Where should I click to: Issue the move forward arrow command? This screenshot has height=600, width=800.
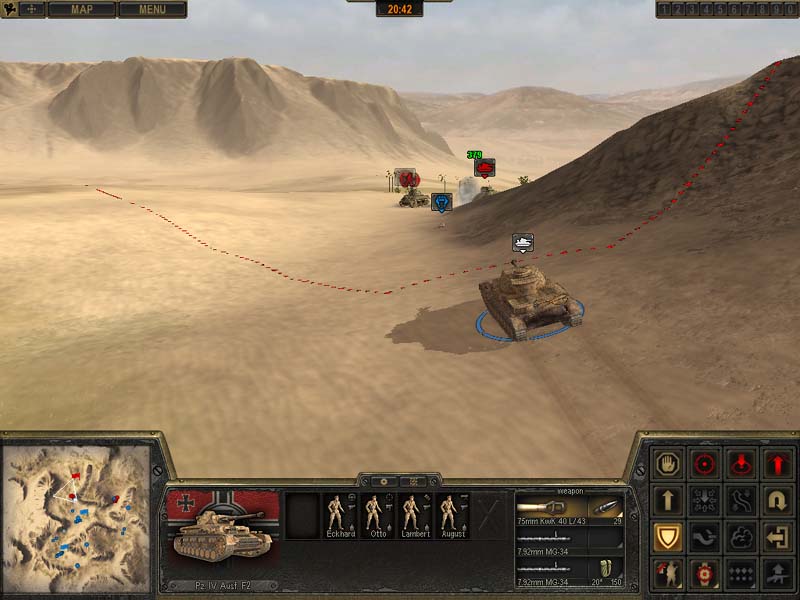click(668, 500)
